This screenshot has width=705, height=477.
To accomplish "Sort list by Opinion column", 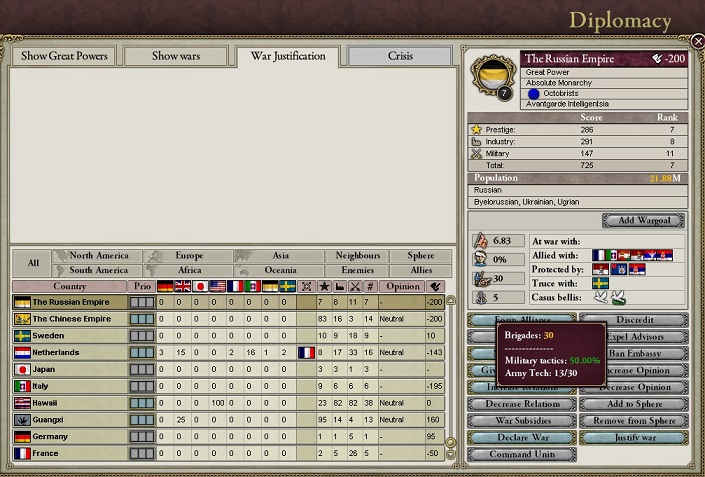I will 402,287.
